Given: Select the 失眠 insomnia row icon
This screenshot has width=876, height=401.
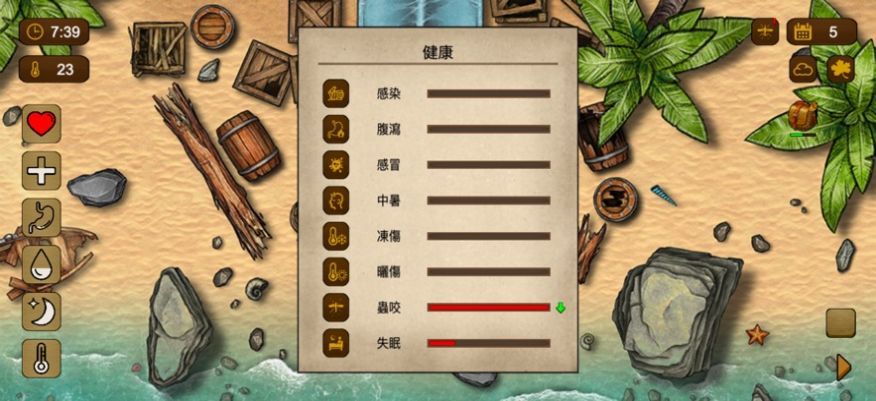Looking at the screenshot, I should pos(336,343).
